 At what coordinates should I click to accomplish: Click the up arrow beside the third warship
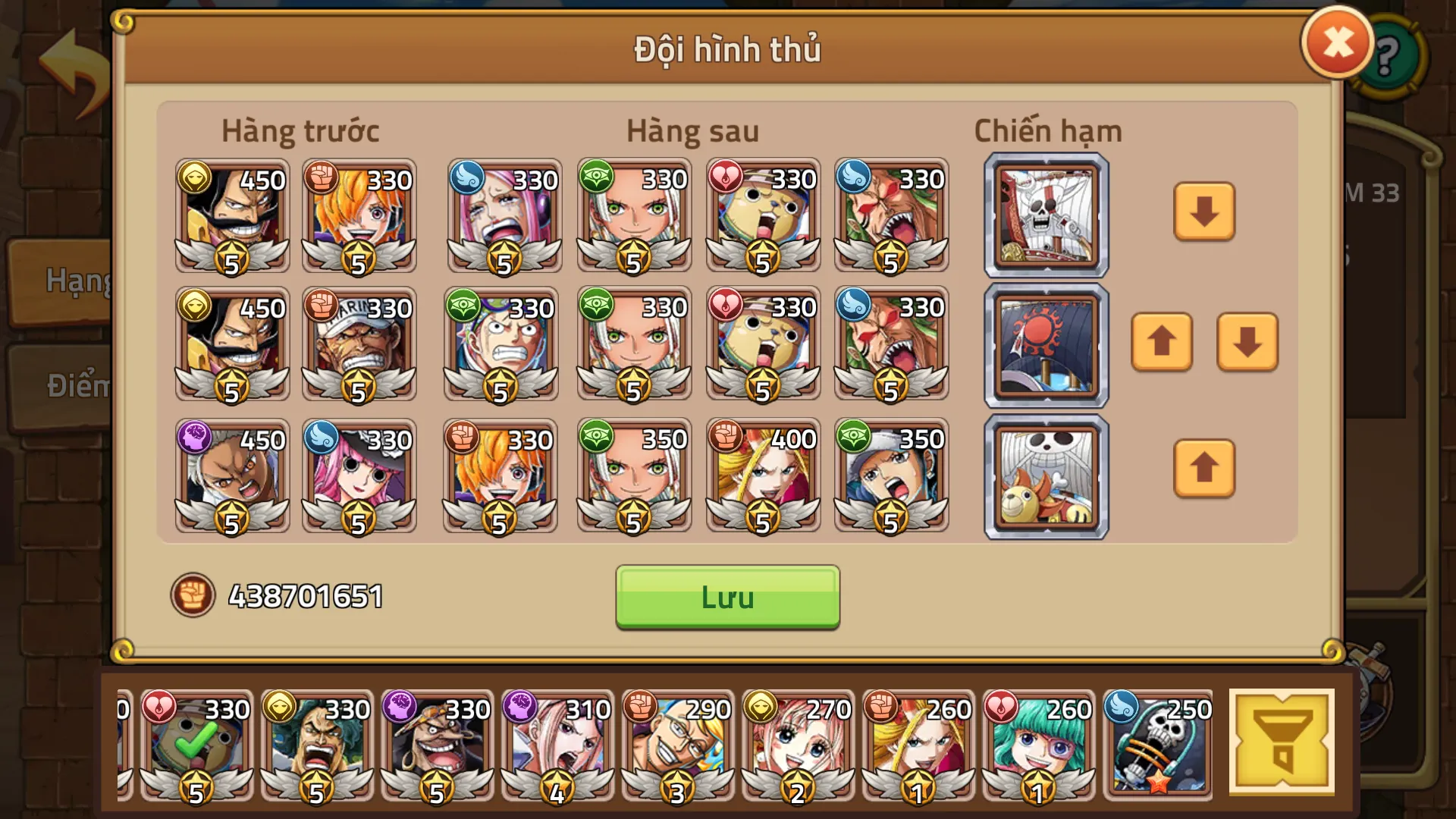point(1203,469)
